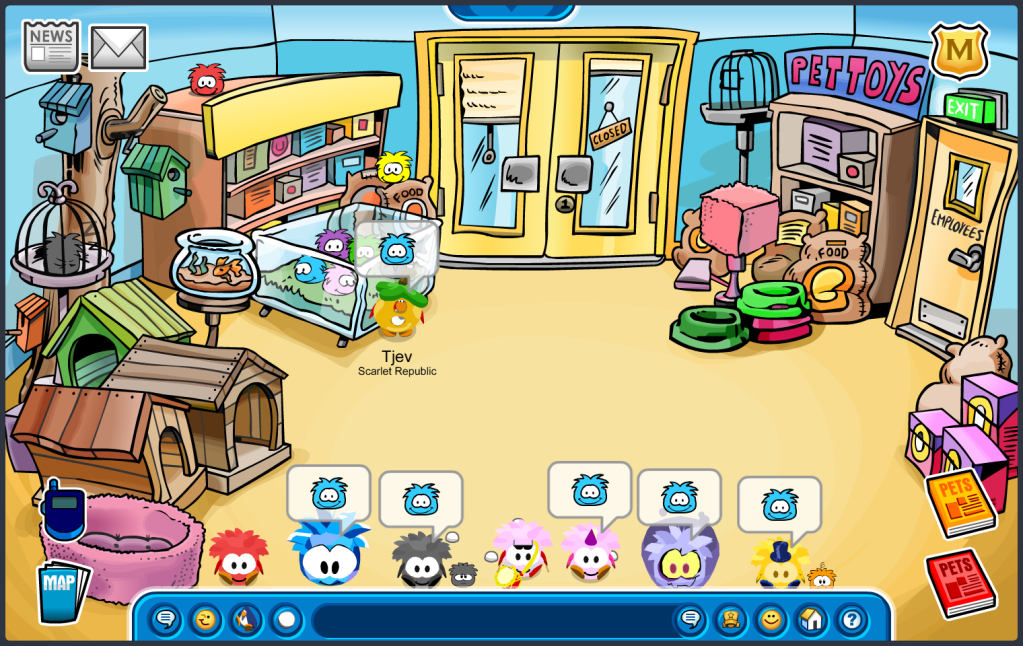Send the chat message with the bubble button

click(690, 620)
